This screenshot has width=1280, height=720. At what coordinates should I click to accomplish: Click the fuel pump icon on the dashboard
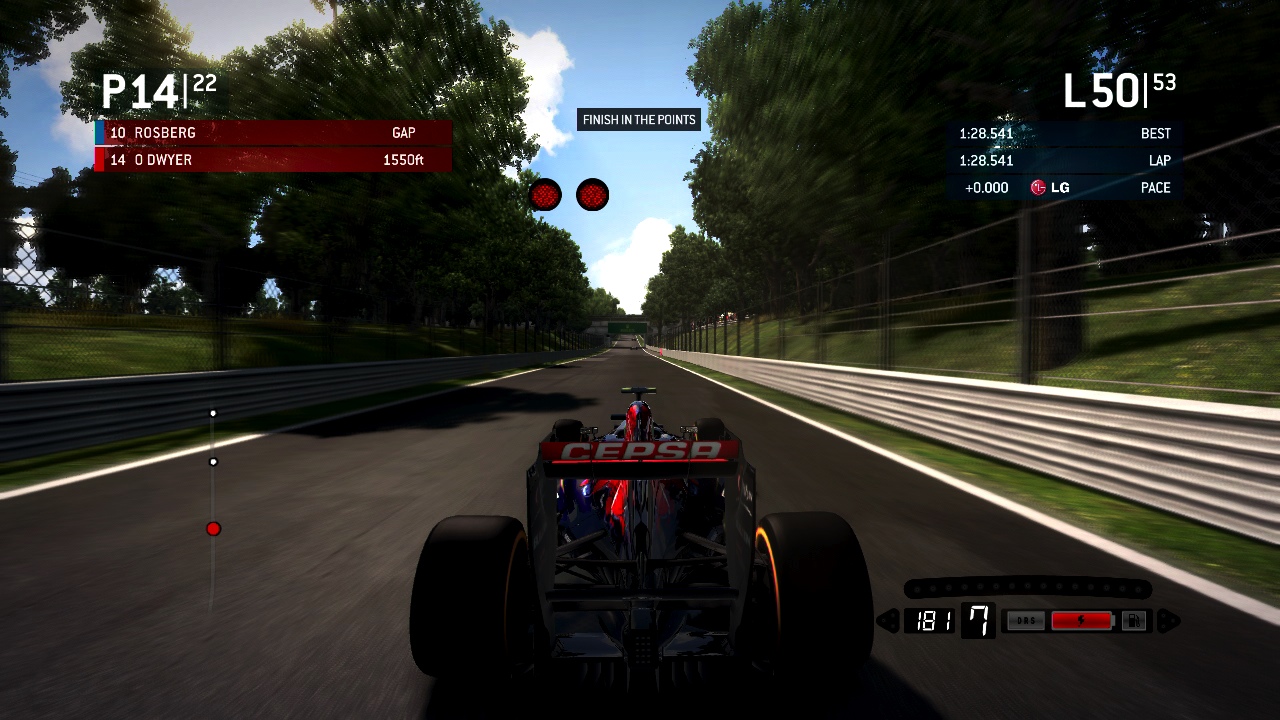point(1136,620)
